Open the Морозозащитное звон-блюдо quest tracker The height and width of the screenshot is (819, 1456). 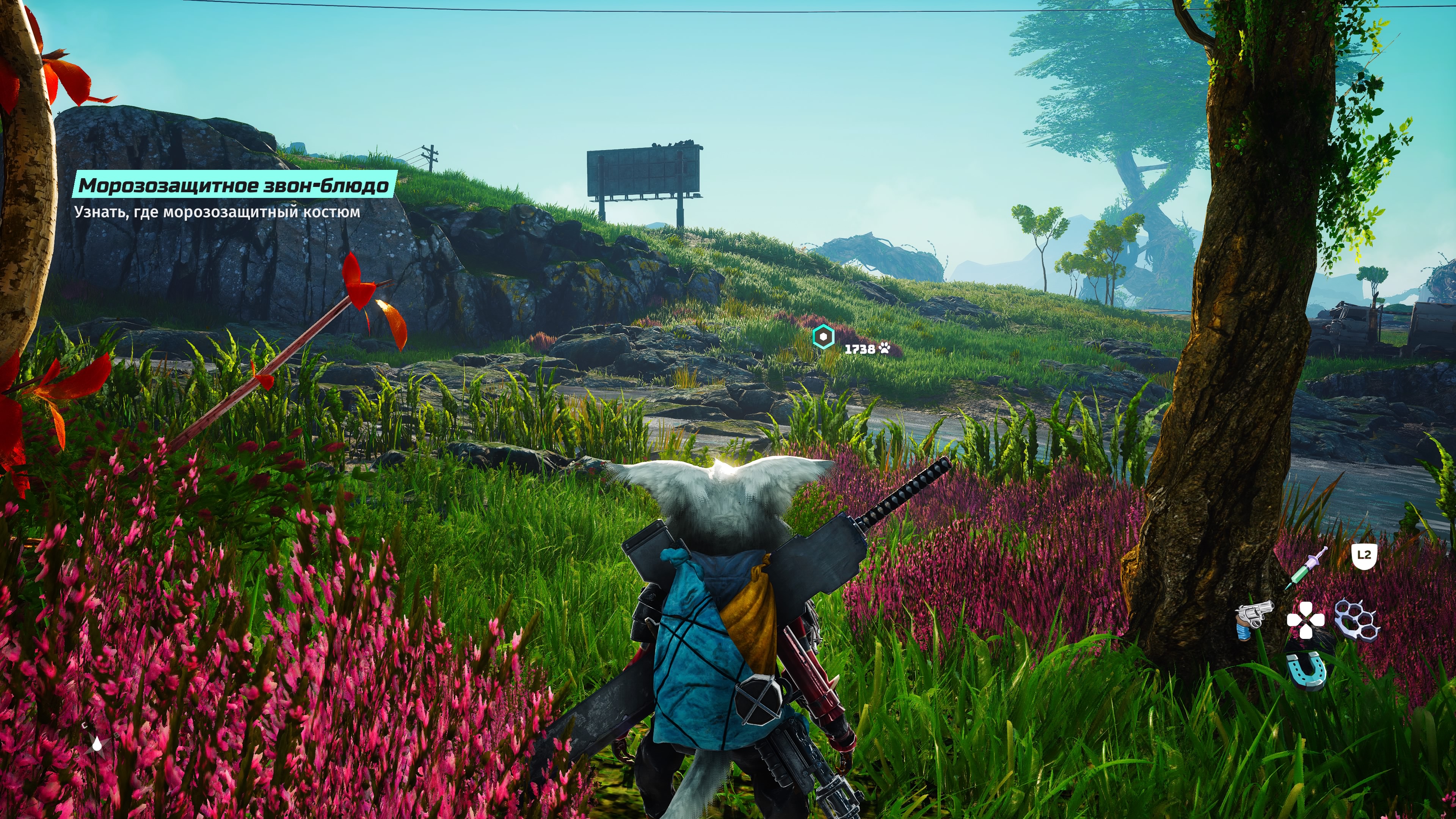(x=234, y=185)
